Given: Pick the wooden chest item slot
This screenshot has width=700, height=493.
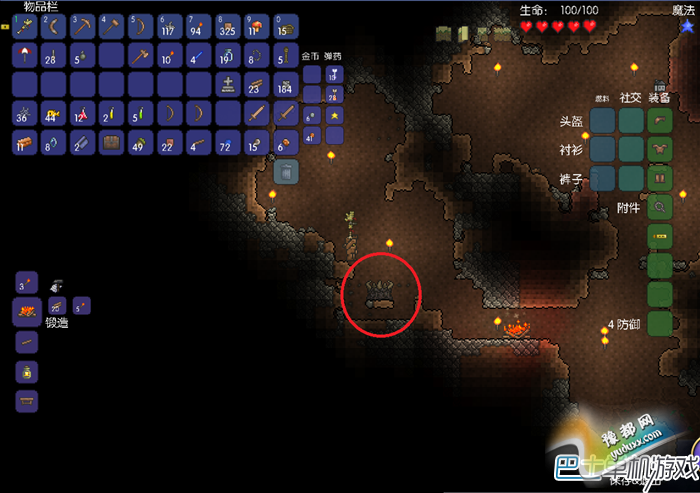Looking at the screenshot, I should 111,143.
